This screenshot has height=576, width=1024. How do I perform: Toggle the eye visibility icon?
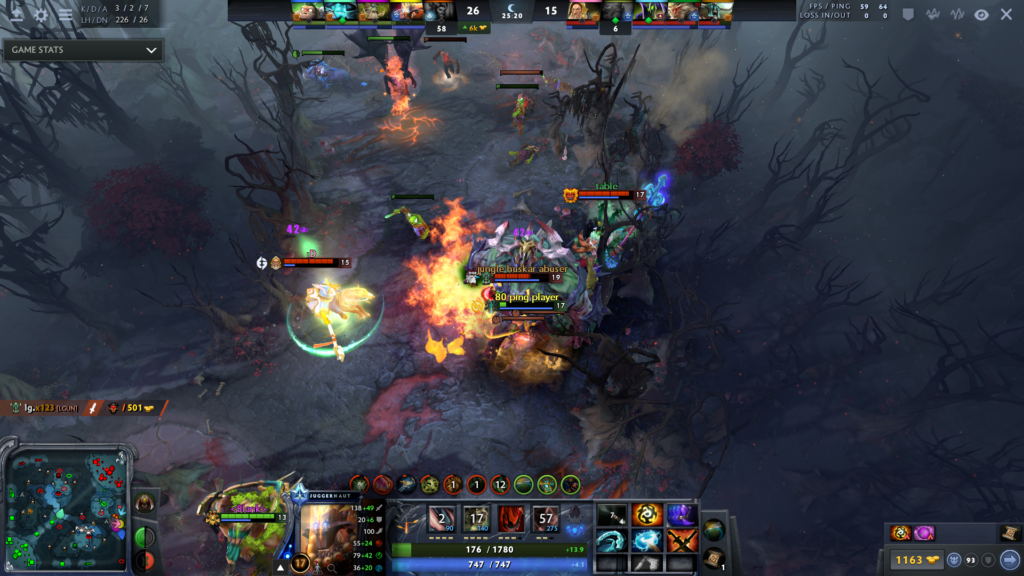click(x=981, y=14)
